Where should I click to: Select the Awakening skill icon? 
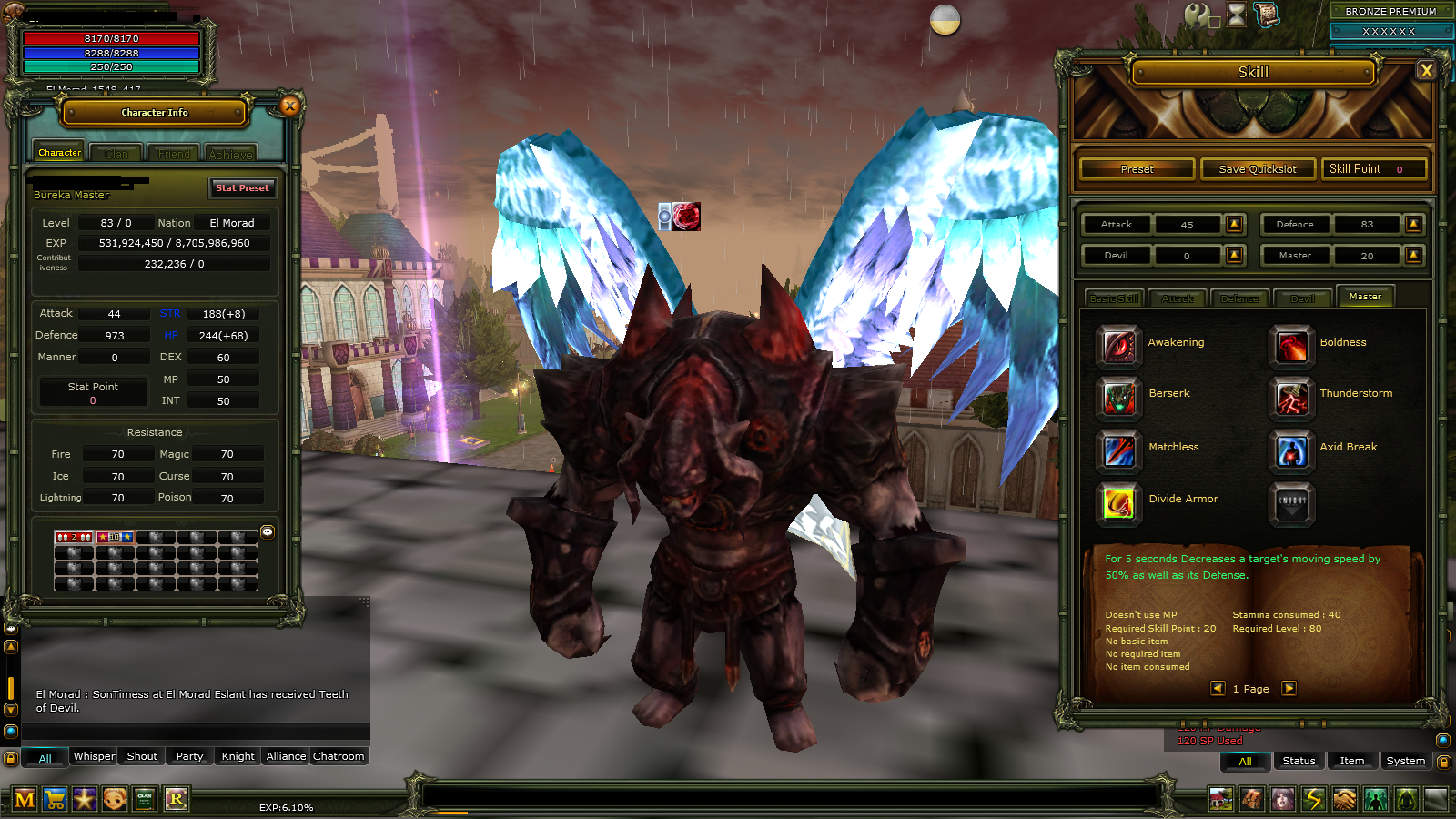point(1117,347)
